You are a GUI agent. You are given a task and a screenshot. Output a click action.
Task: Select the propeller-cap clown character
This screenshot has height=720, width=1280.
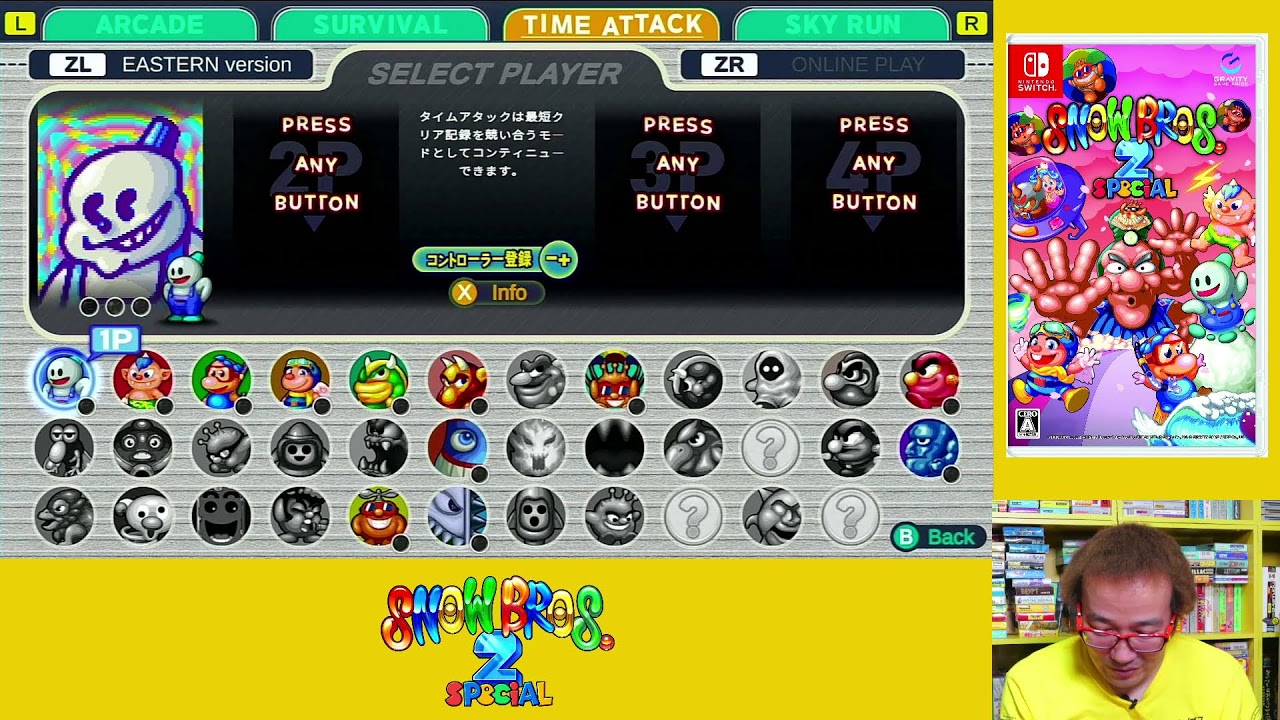coord(380,514)
